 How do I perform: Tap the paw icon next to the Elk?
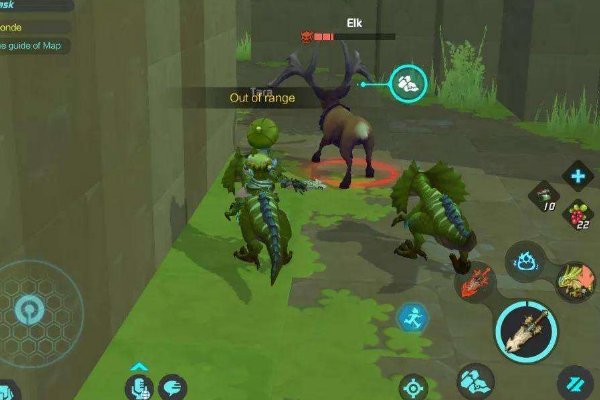(x=408, y=83)
